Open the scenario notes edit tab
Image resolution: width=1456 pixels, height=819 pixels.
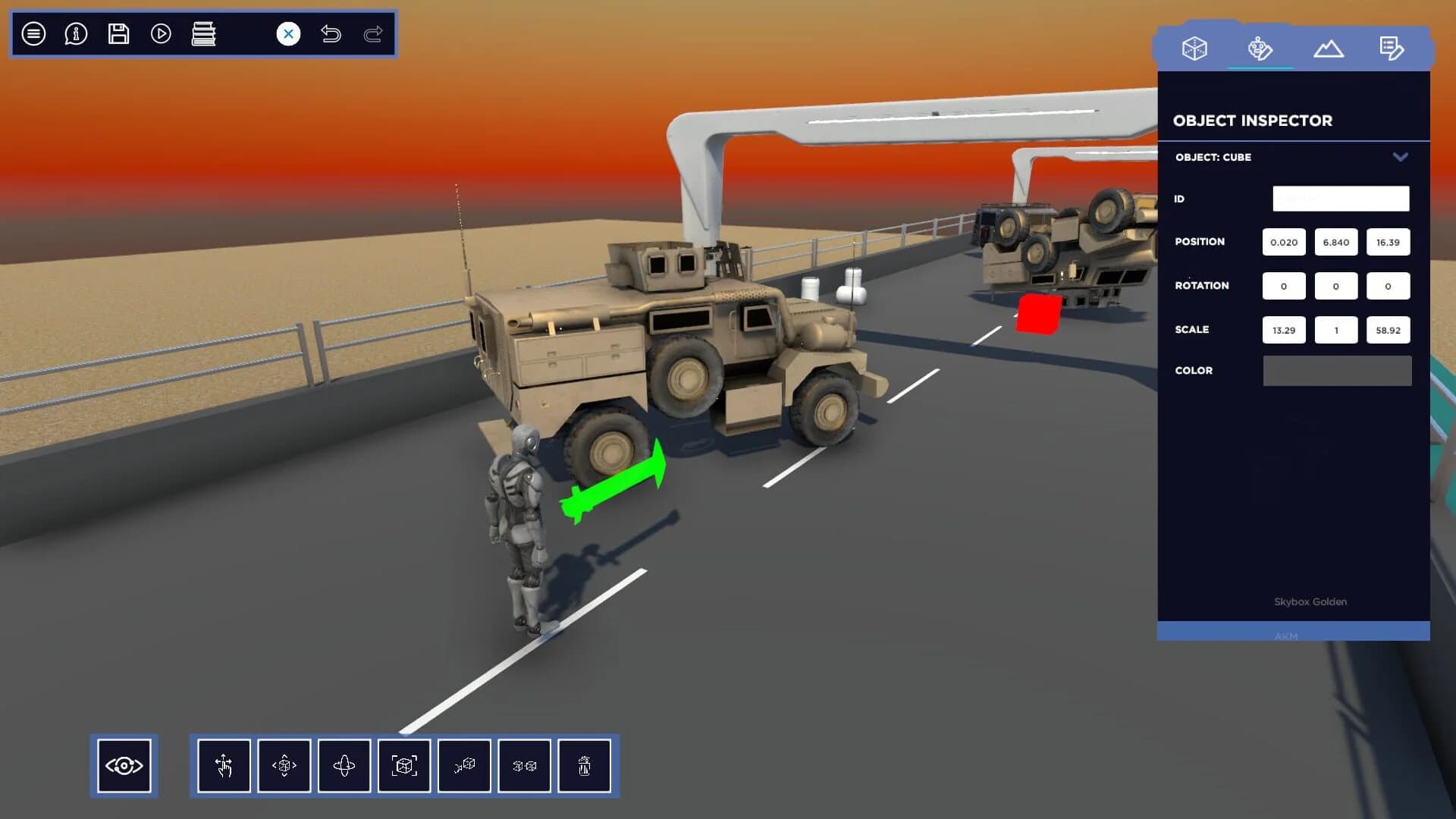click(1392, 48)
